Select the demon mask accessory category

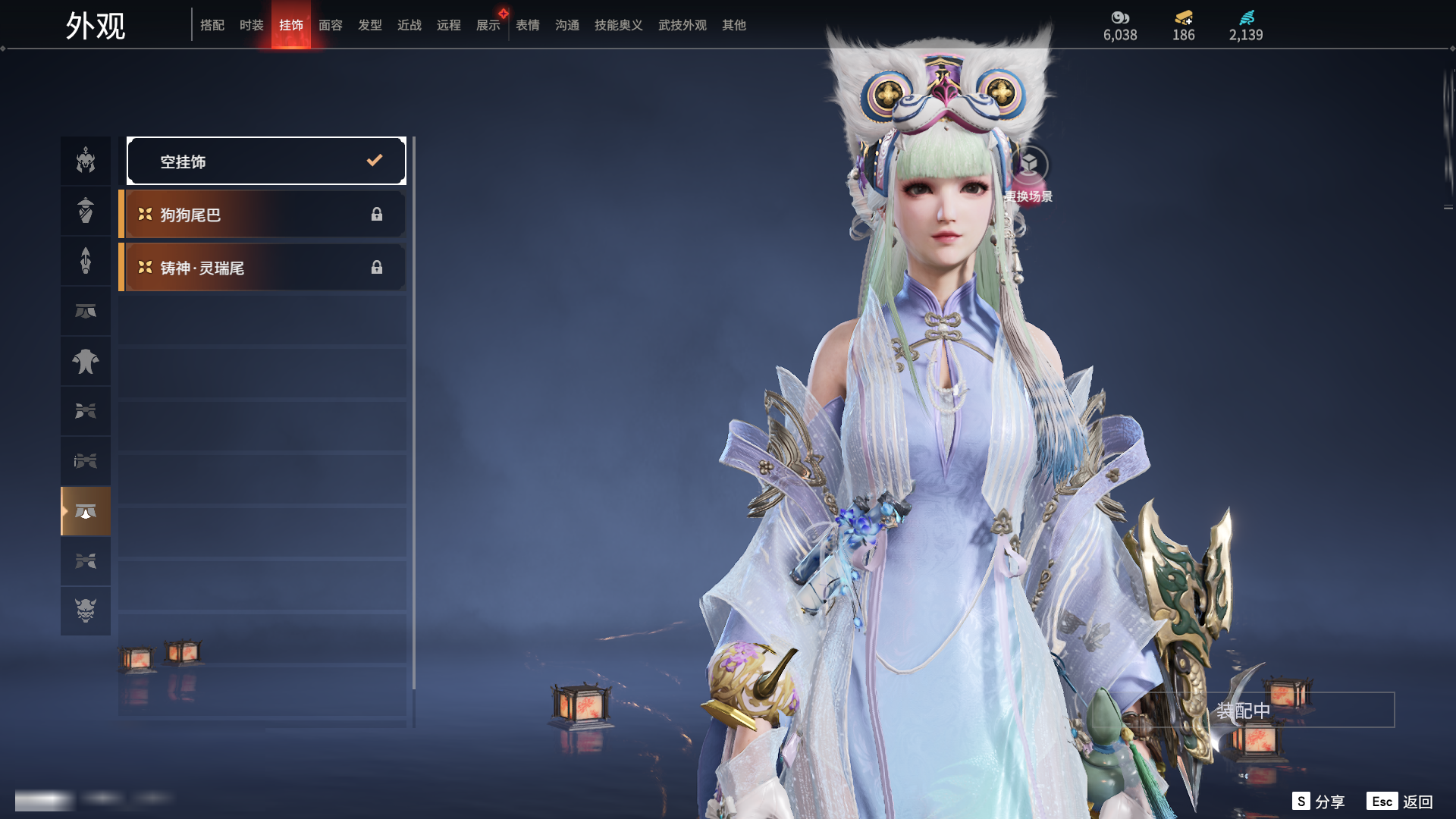86,610
